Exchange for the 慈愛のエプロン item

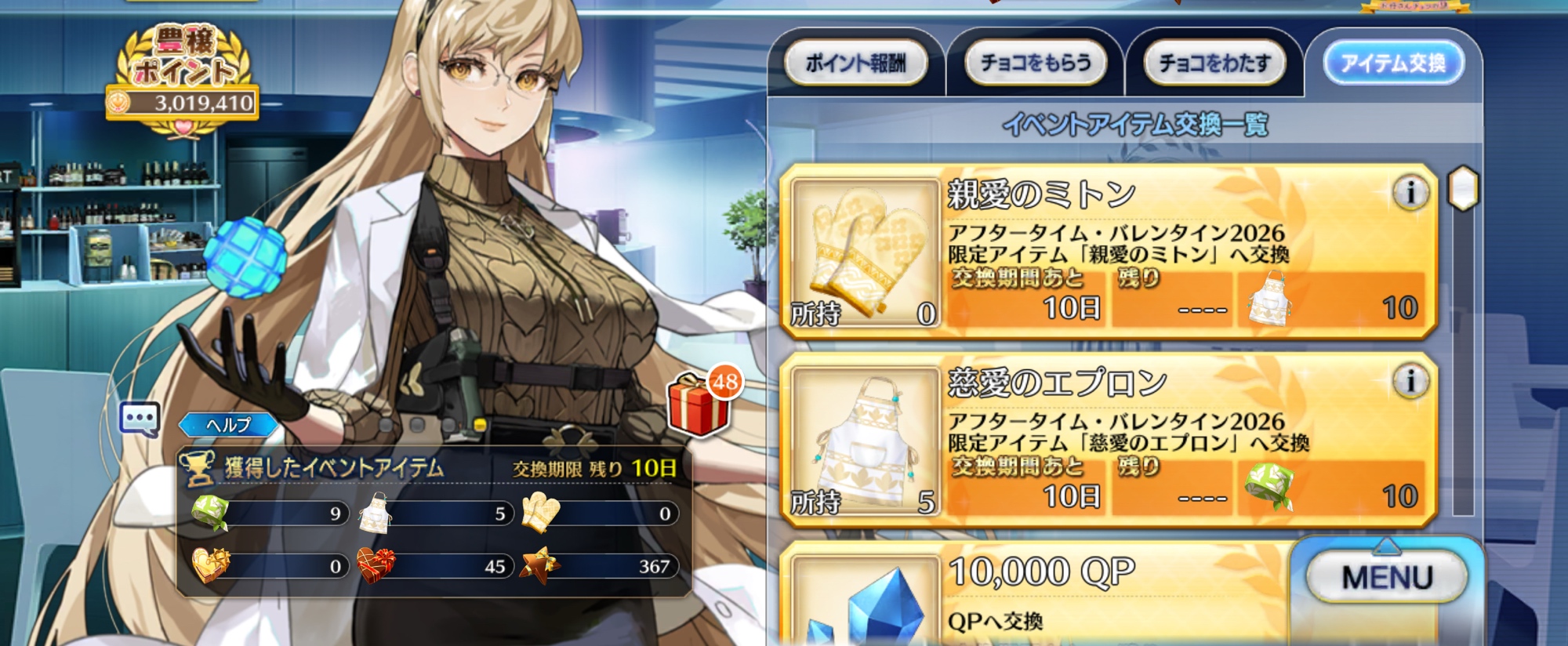pos(1109,441)
